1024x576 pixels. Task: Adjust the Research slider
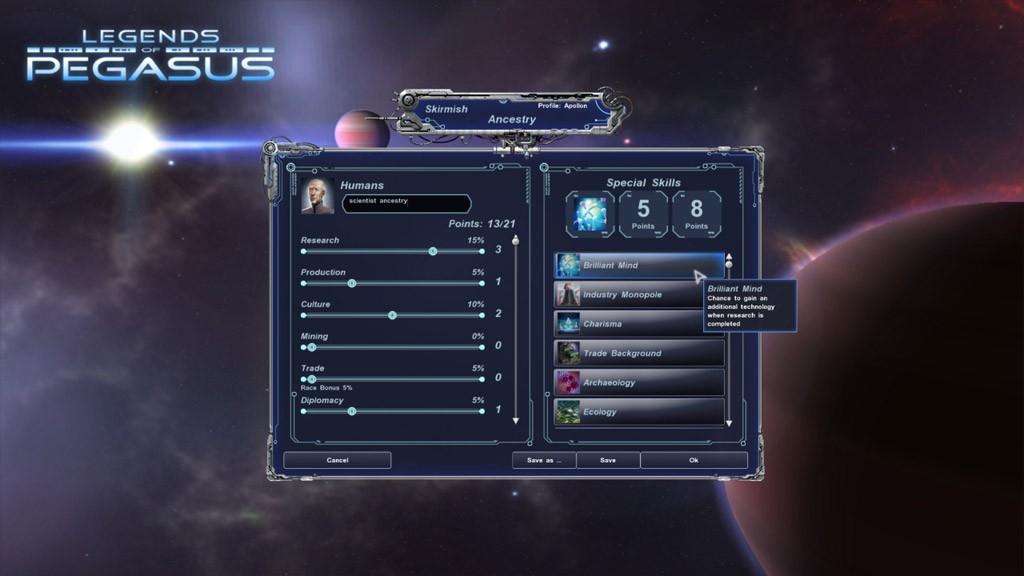pyautogui.click(x=432, y=251)
